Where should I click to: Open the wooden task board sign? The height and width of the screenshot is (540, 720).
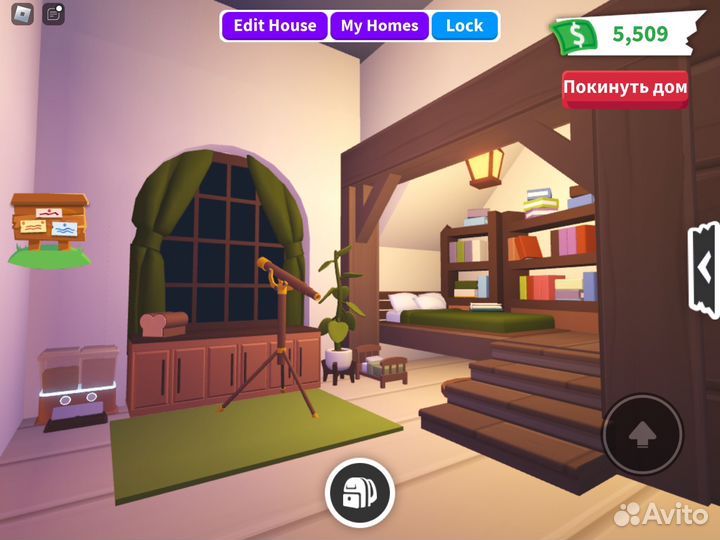49,226
